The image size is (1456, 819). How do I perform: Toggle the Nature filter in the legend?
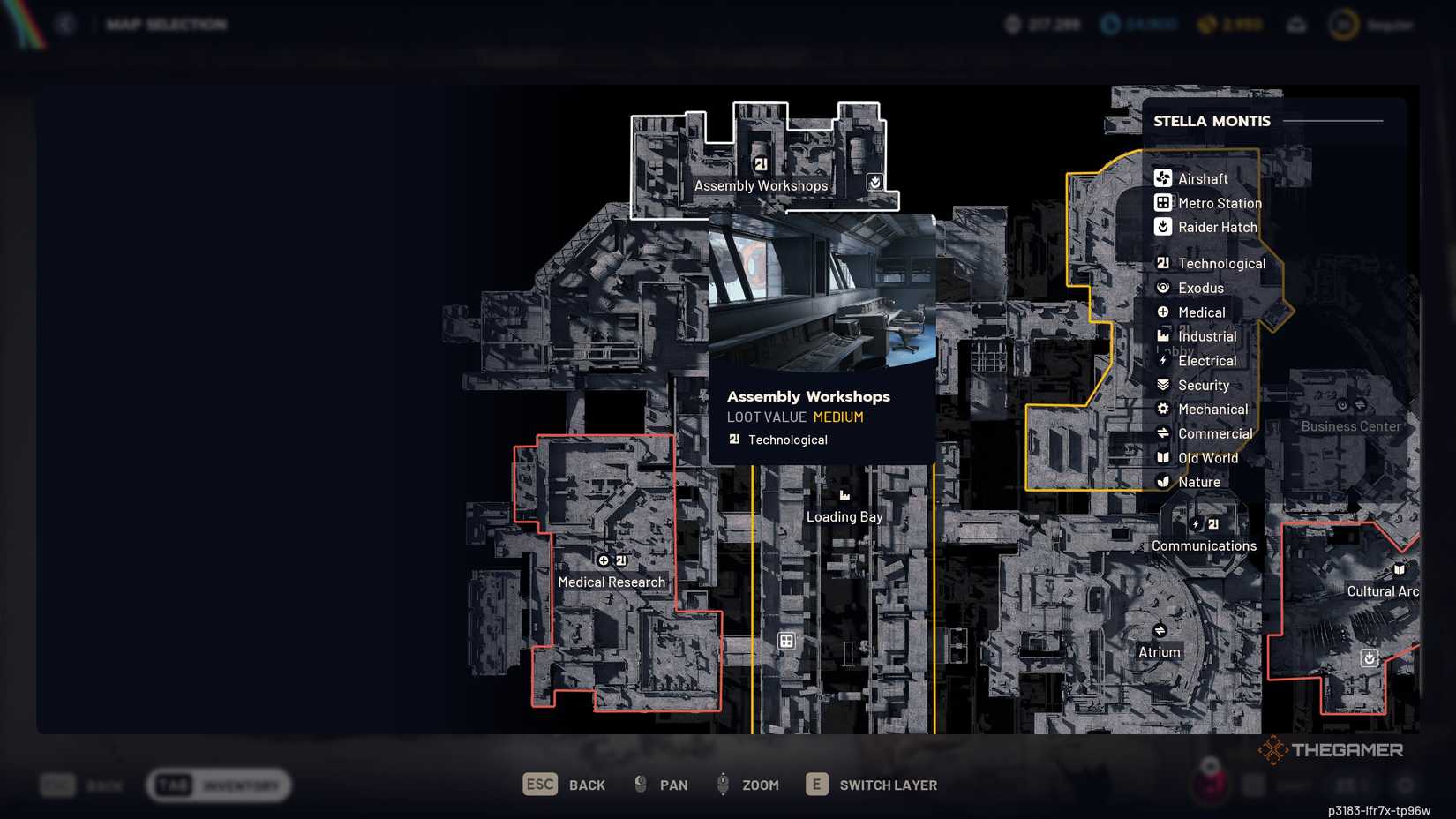pyautogui.click(x=1163, y=482)
